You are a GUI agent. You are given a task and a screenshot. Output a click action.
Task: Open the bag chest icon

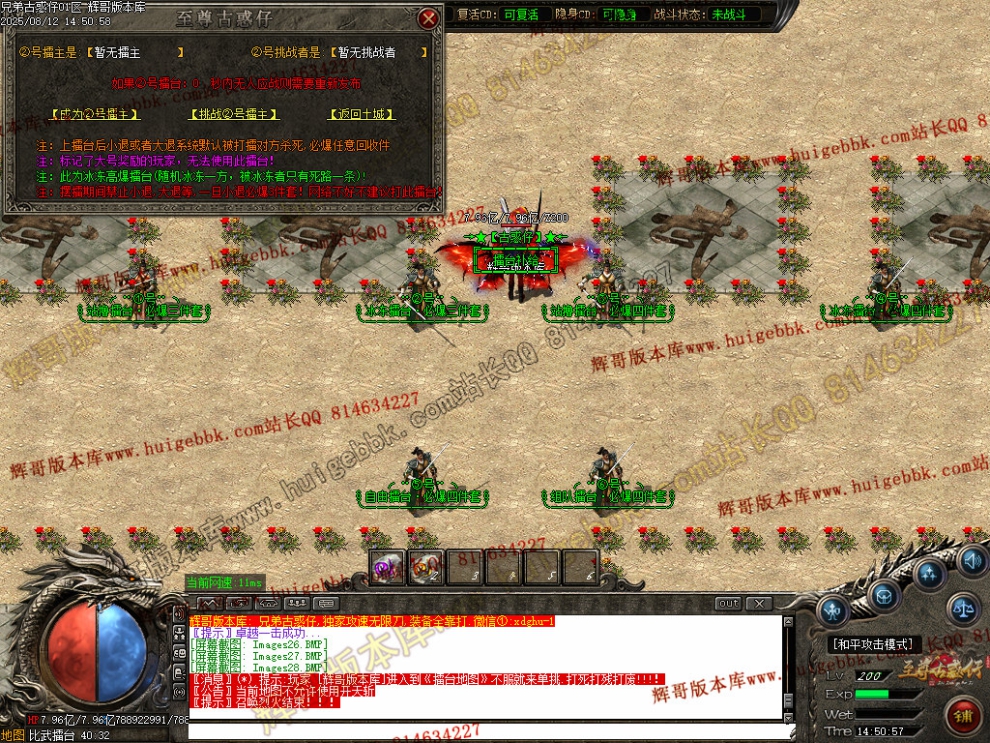click(882, 597)
